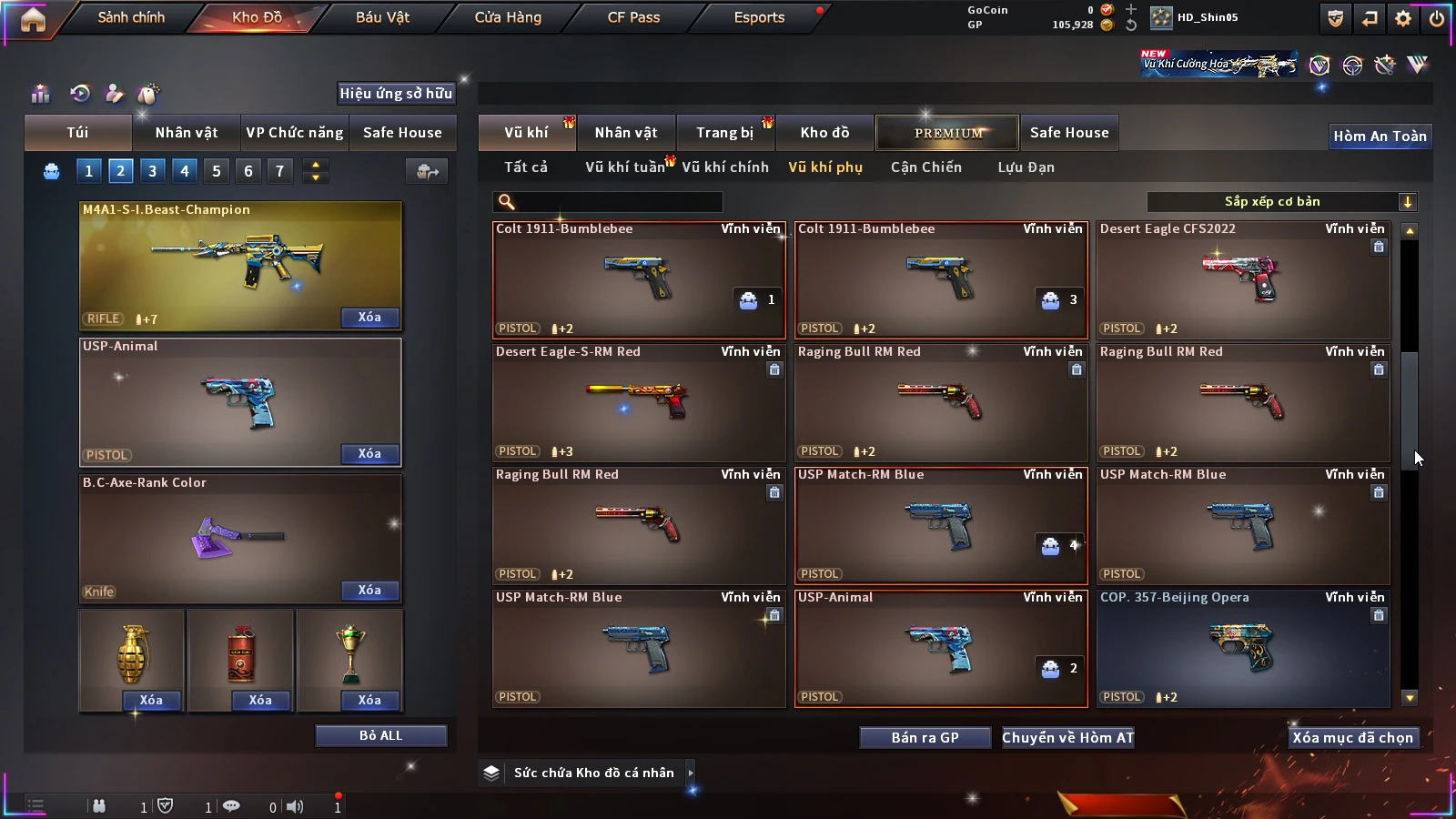Remove the M4A1-S-I.Beast-Champion with Xóa
The width and height of the screenshot is (1456, 819).
click(369, 318)
